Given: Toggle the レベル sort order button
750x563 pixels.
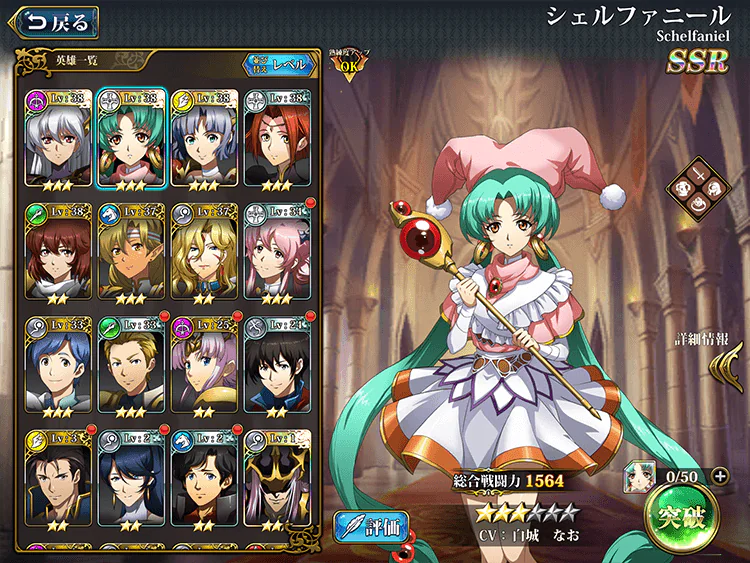Looking at the screenshot, I should tap(279, 65).
